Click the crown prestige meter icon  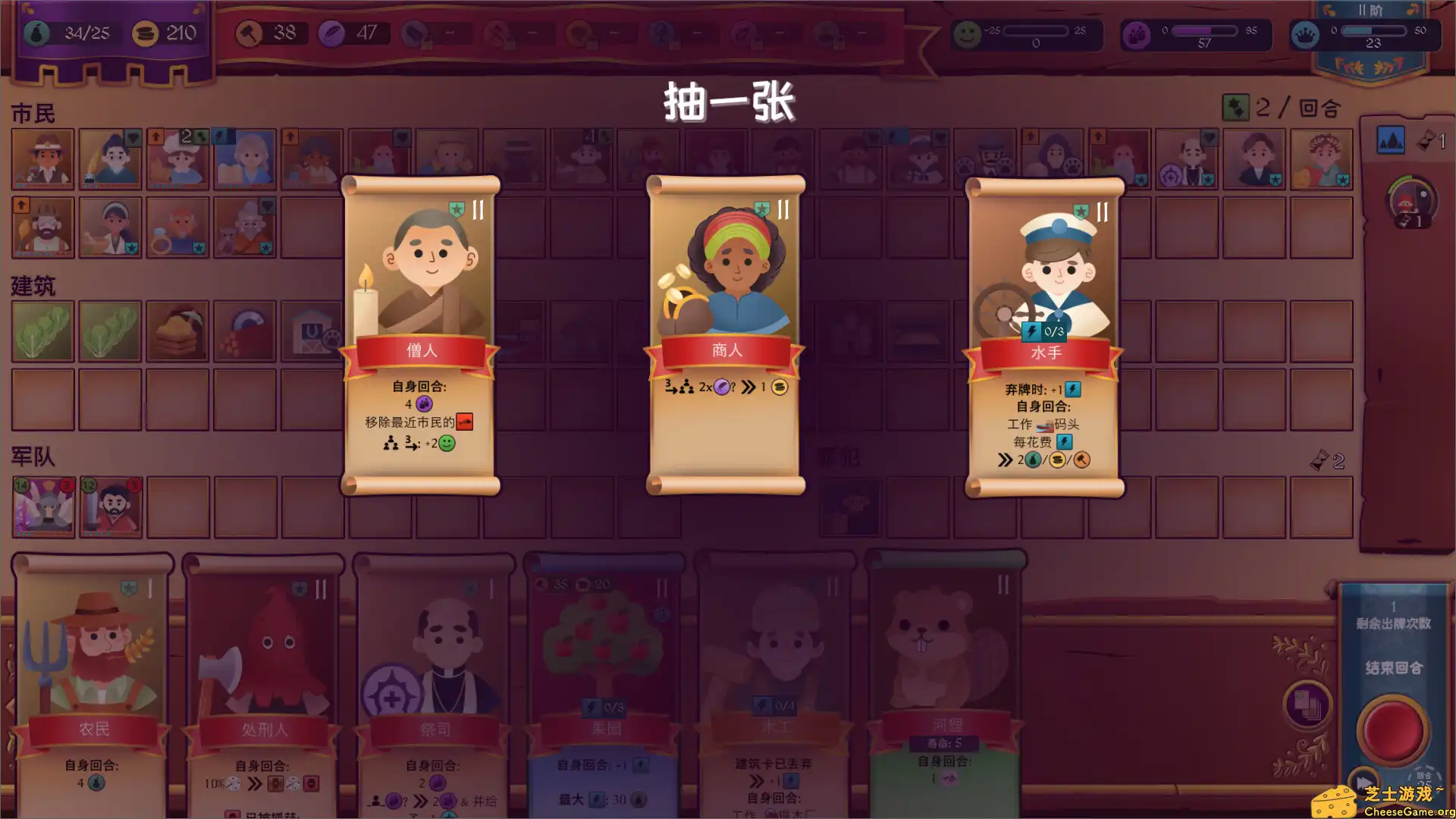[x=1305, y=35]
